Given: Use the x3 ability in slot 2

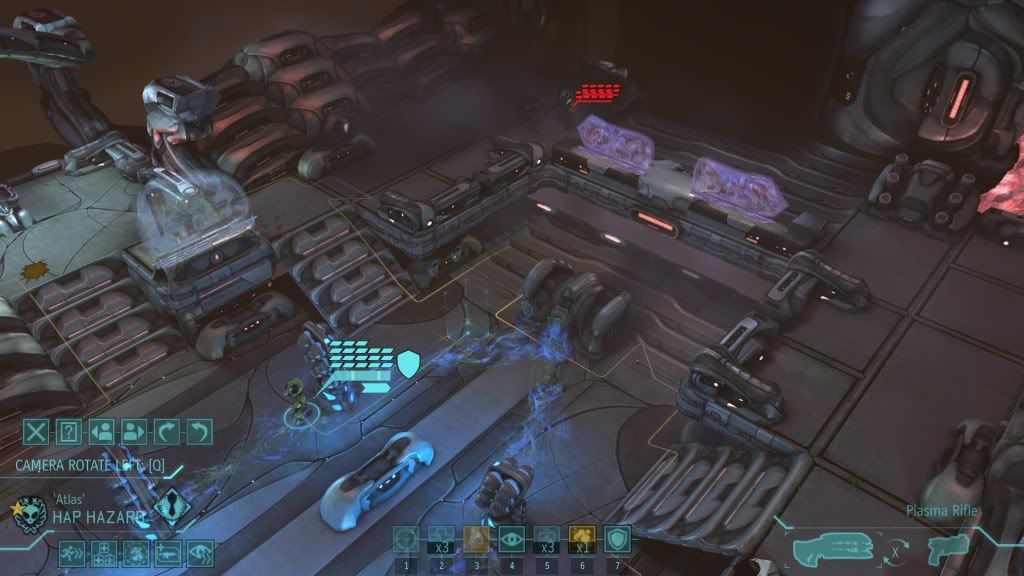Looking at the screenshot, I should [x=440, y=540].
